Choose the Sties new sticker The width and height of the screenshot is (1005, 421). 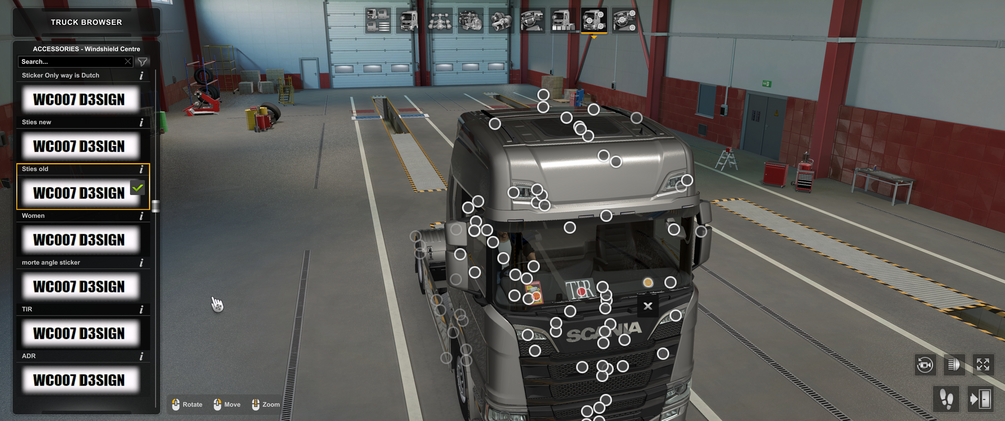coord(79,146)
